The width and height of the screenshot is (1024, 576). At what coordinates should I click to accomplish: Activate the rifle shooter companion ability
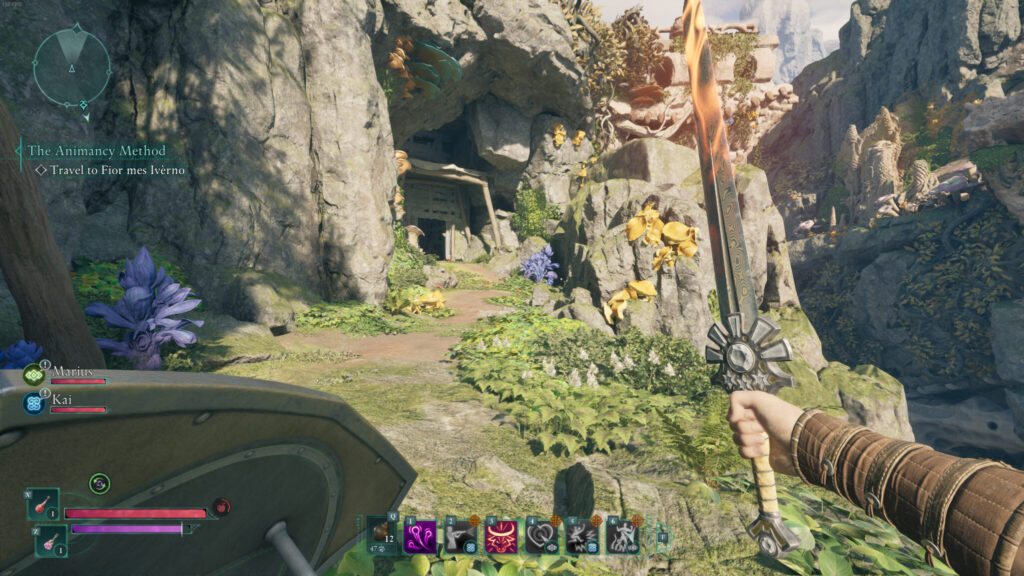460,536
